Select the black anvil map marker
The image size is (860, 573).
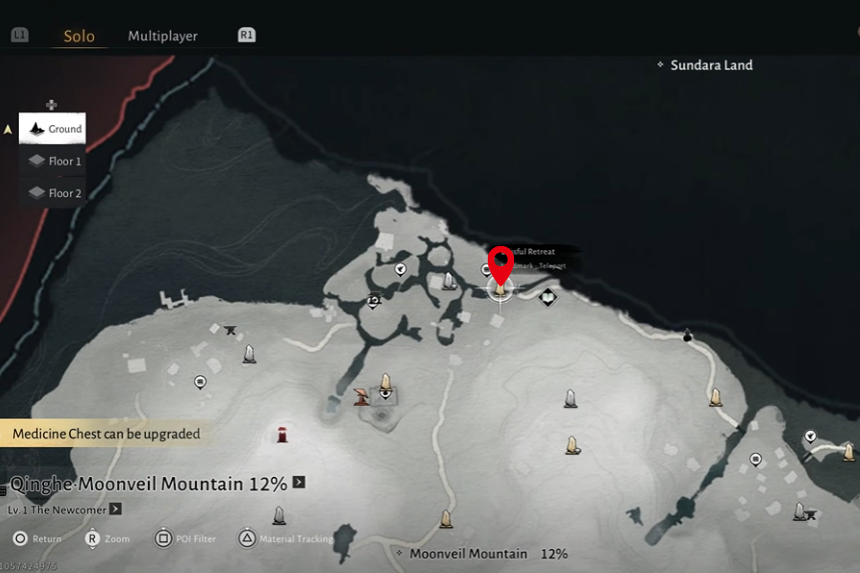(231, 329)
